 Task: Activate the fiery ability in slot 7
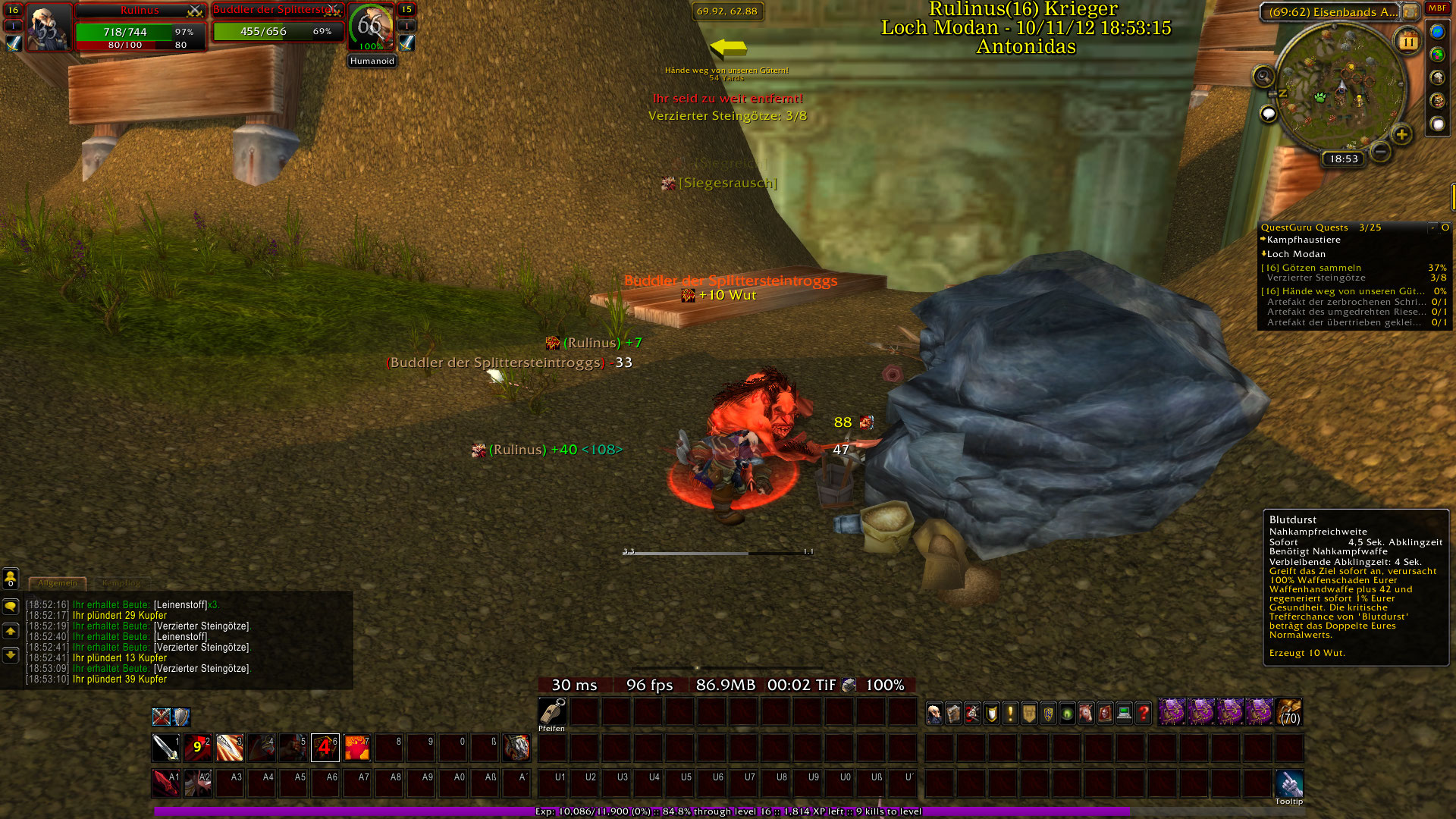[x=356, y=748]
